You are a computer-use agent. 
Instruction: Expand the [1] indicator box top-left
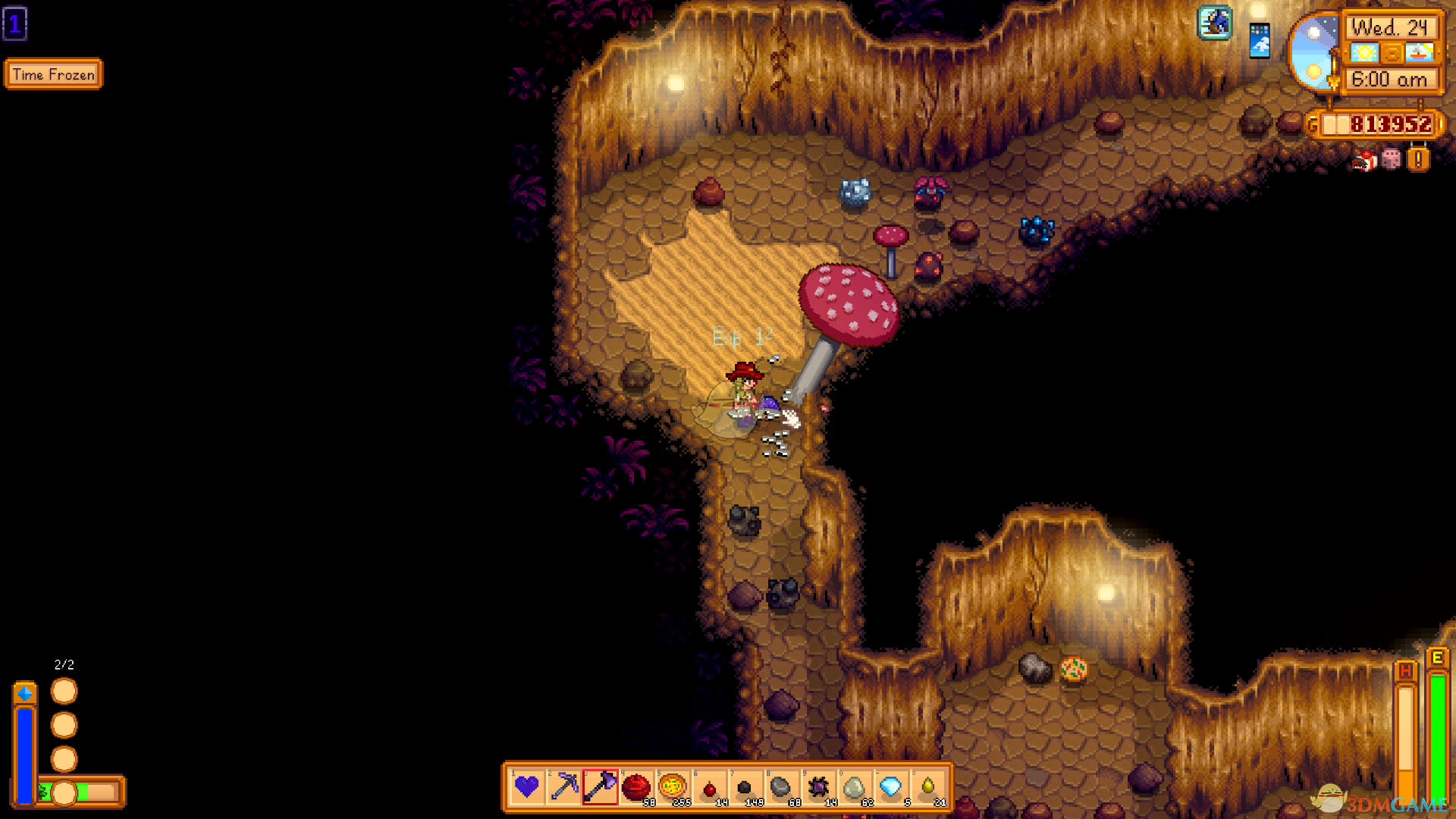[x=15, y=24]
